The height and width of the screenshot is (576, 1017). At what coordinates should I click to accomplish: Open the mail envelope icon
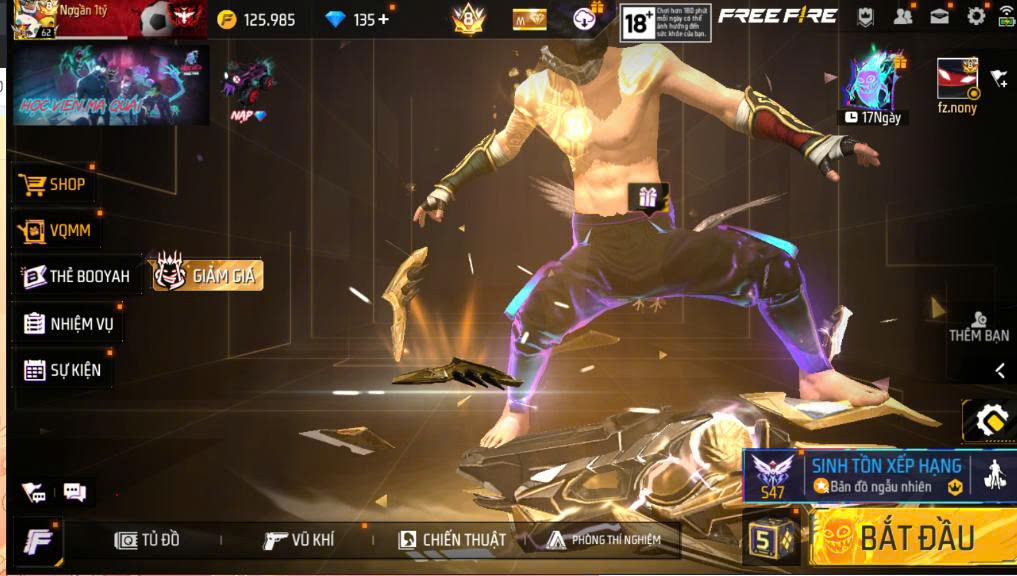pyautogui.click(x=940, y=17)
